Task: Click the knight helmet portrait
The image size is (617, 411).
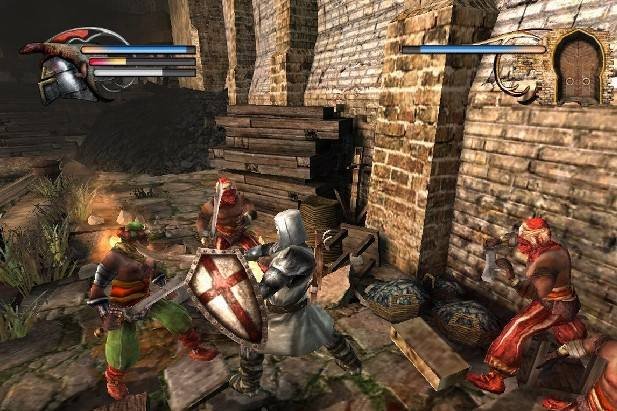Action: [x=62, y=75]
